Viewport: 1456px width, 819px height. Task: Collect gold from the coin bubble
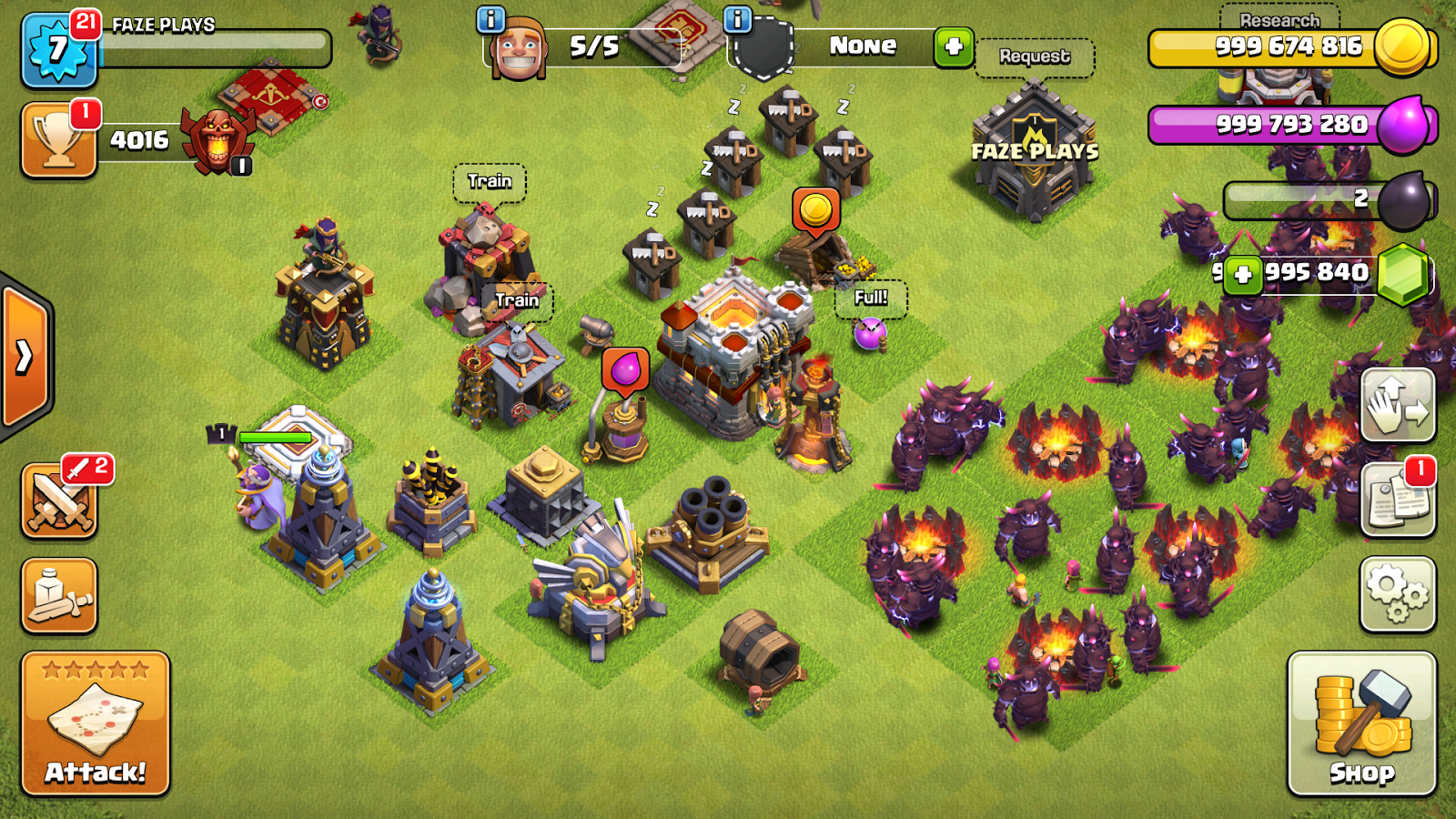point(815,210)
